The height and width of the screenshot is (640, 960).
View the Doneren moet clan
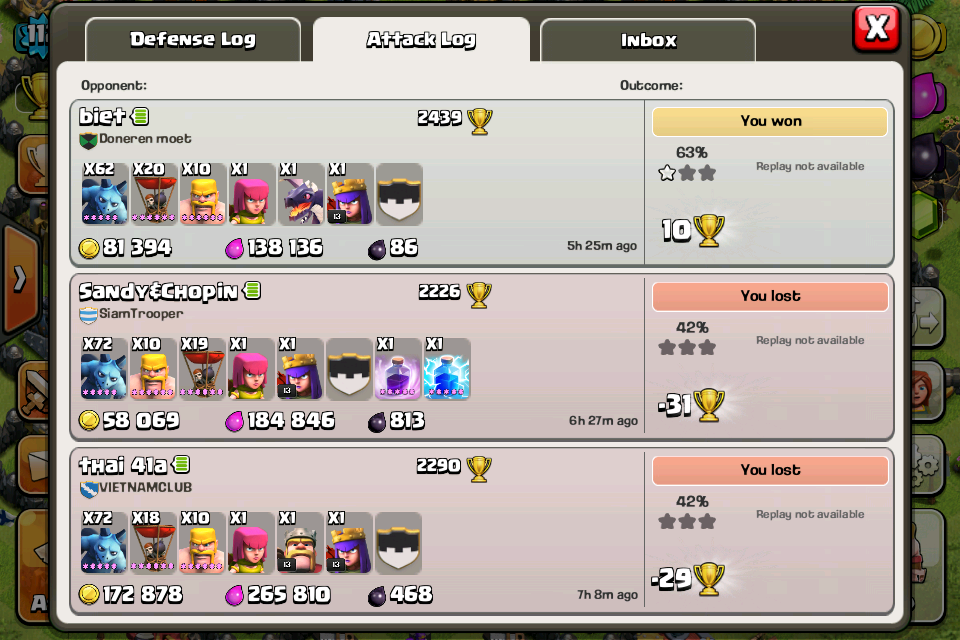coord(145,139)
